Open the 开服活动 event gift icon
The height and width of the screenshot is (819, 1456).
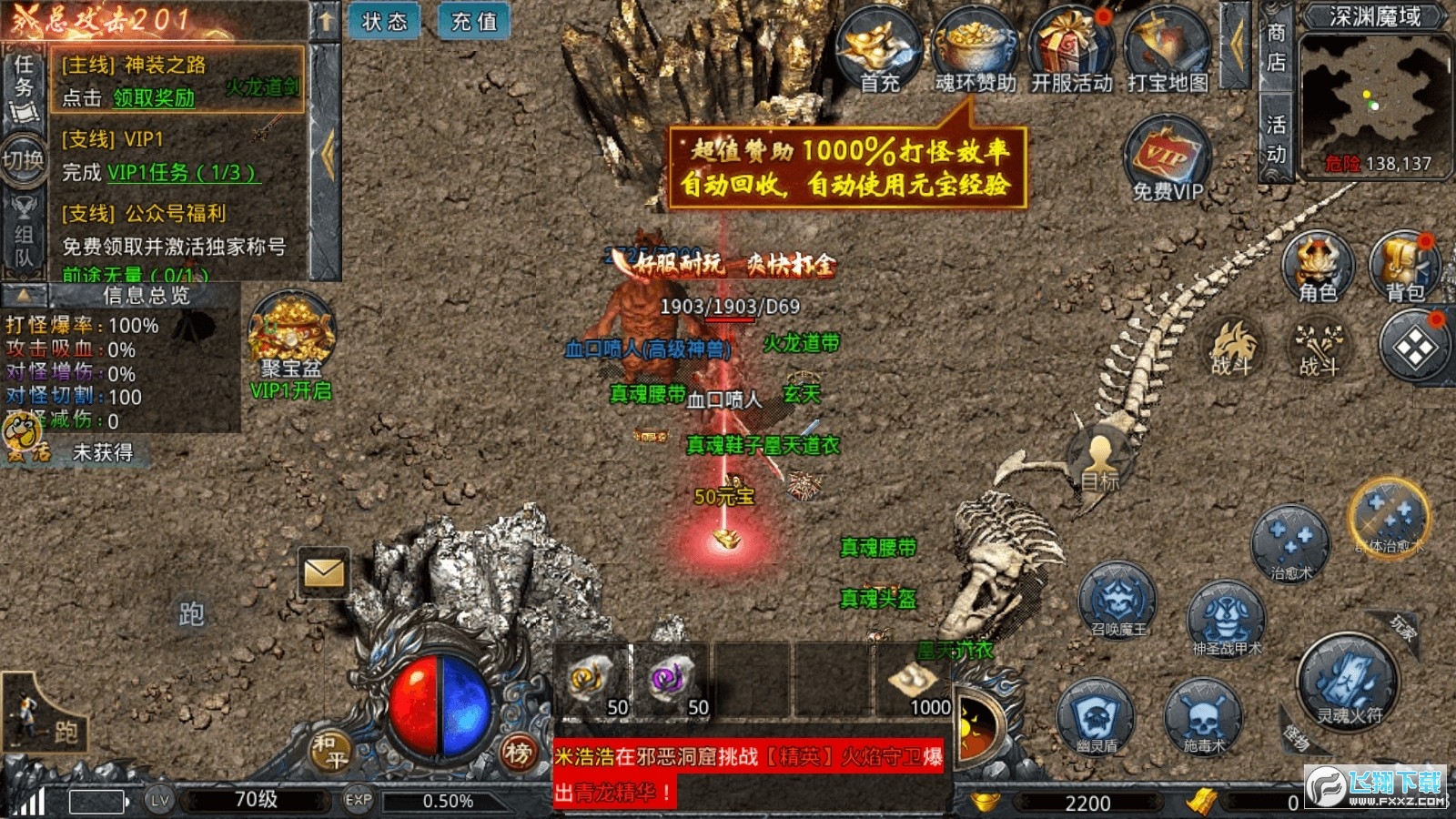pos(1071,50)
